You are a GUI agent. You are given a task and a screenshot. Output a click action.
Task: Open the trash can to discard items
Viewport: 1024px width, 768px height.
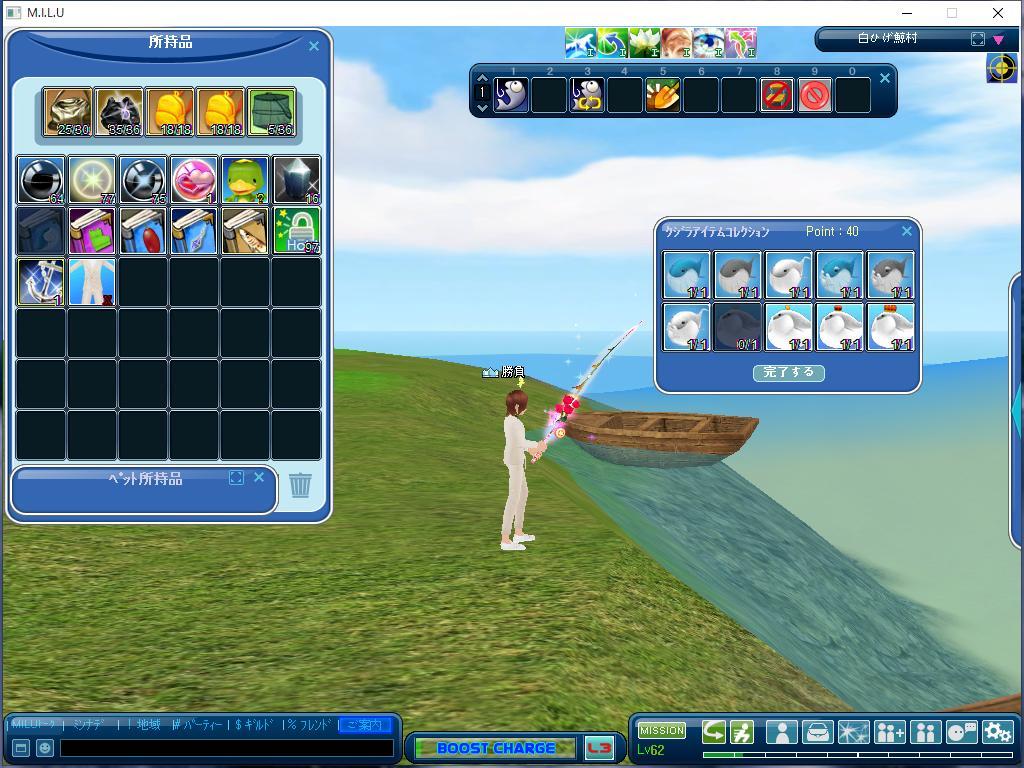click(300, 485)
